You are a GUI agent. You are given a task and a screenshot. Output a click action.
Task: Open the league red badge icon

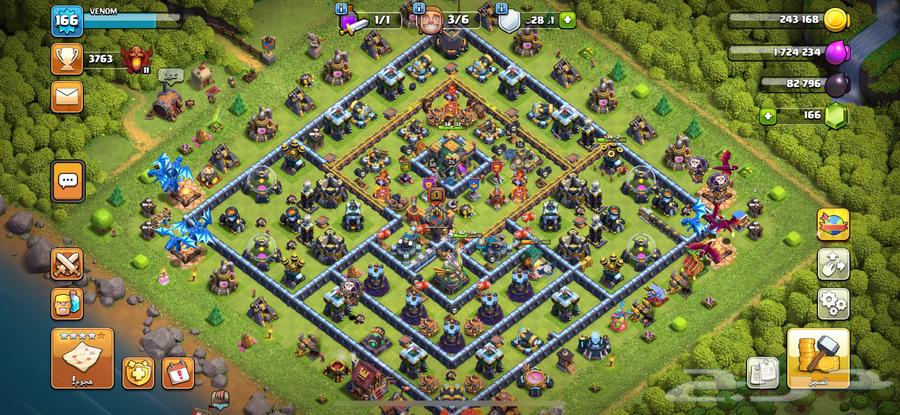[x=133, y=58]
